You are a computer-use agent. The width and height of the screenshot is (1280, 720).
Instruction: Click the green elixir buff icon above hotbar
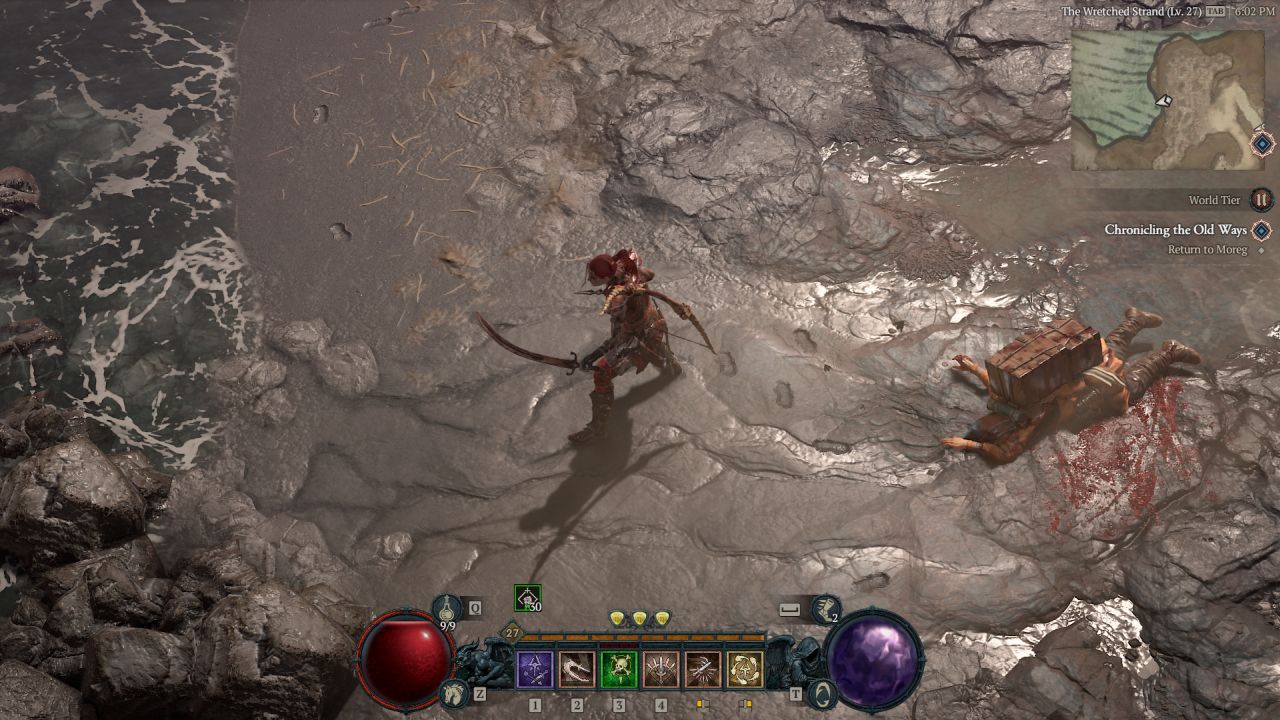click(526, 598)
